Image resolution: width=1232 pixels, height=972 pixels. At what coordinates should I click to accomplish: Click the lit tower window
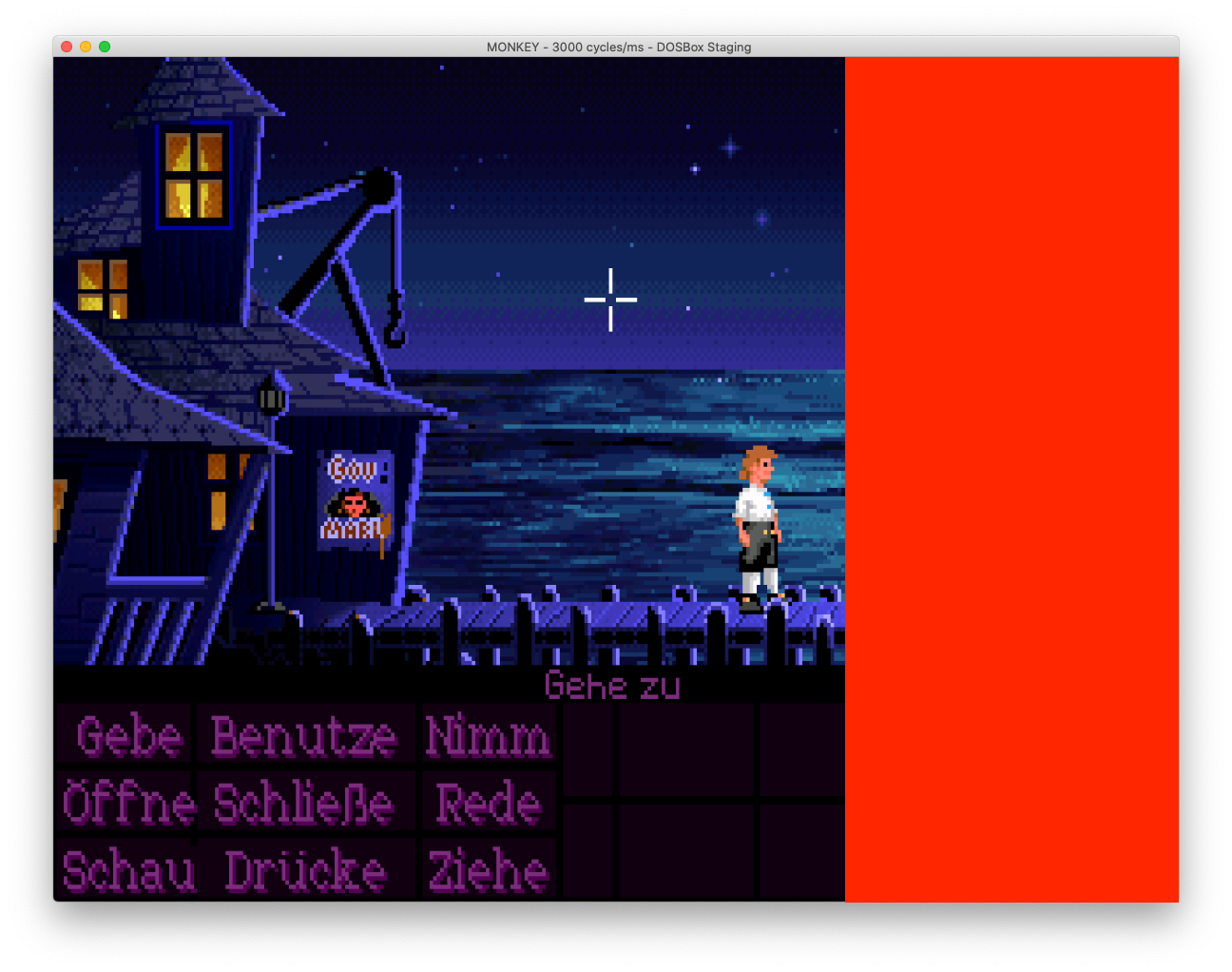click(193, 176)
